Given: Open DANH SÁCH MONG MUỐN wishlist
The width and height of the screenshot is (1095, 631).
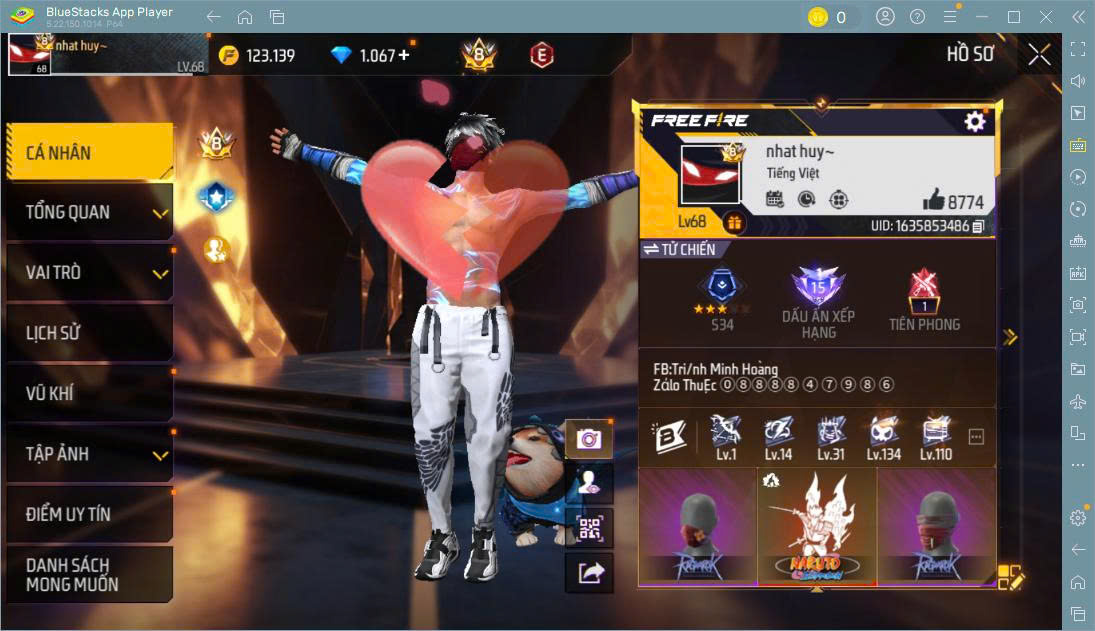Looking at the screenshot, I should (89, 574).
